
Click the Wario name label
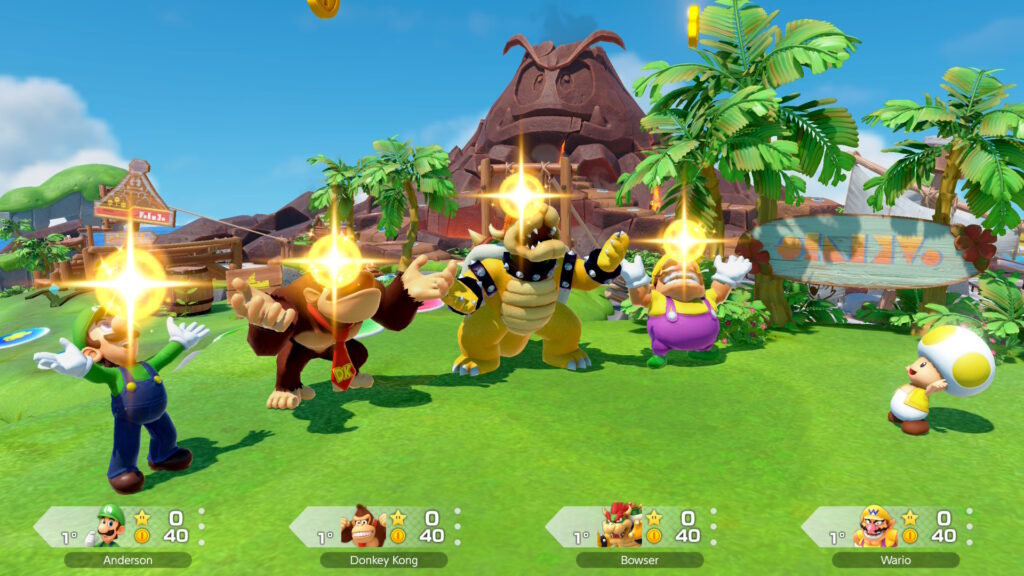tap(896, 560)
